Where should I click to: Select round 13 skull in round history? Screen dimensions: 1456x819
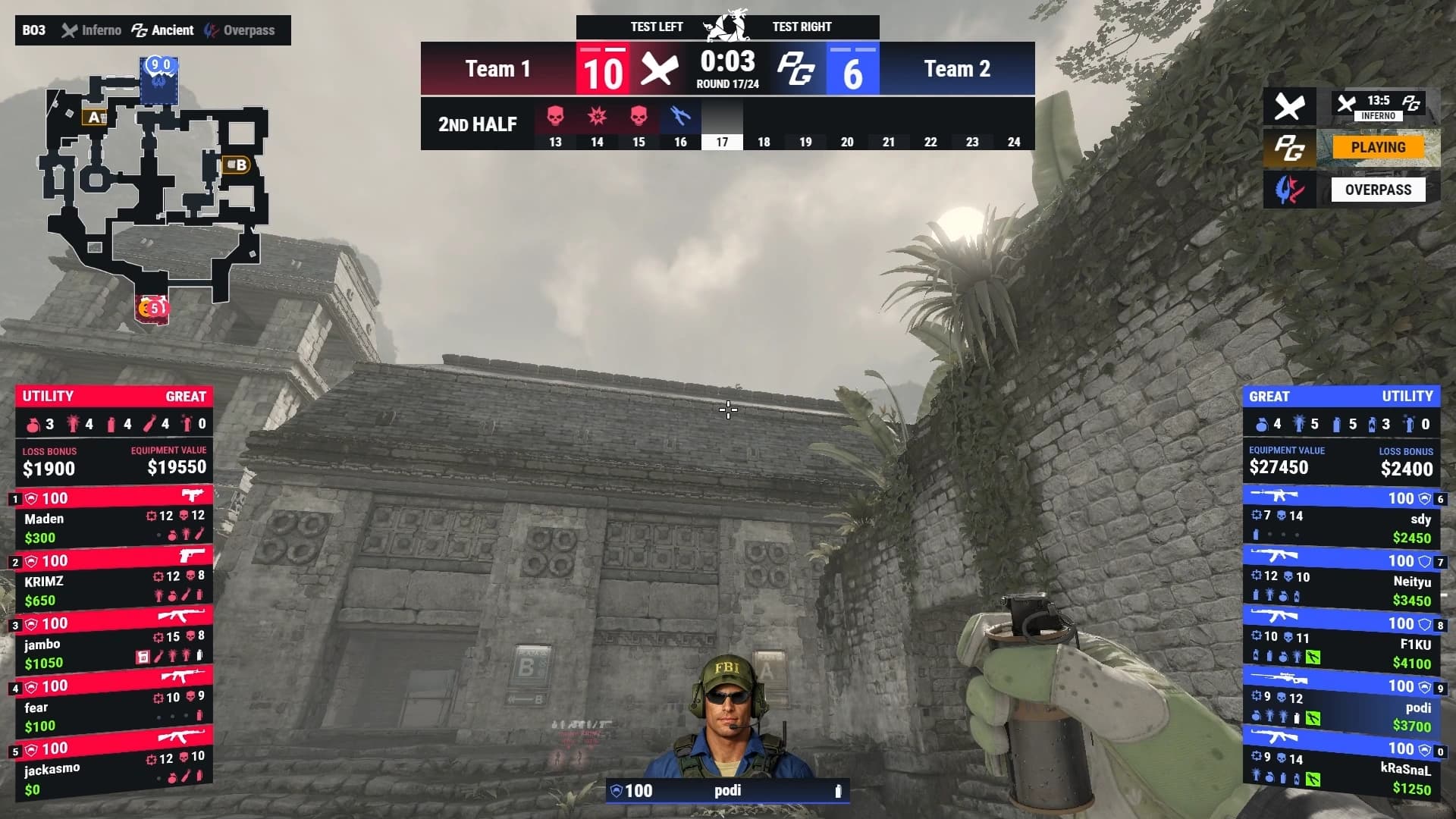click(x=555, y=117)
